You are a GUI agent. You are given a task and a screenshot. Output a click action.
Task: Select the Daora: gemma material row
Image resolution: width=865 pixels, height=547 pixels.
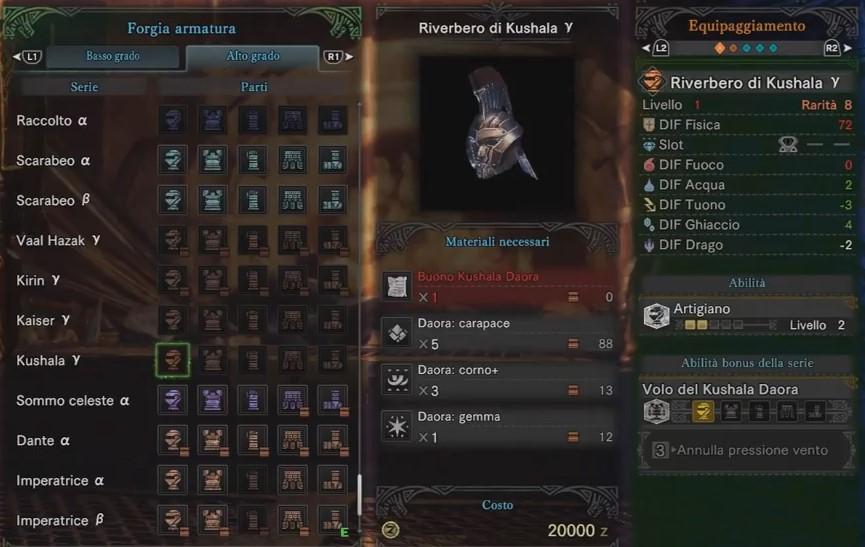pyautogui.click(x=498, y=427)
